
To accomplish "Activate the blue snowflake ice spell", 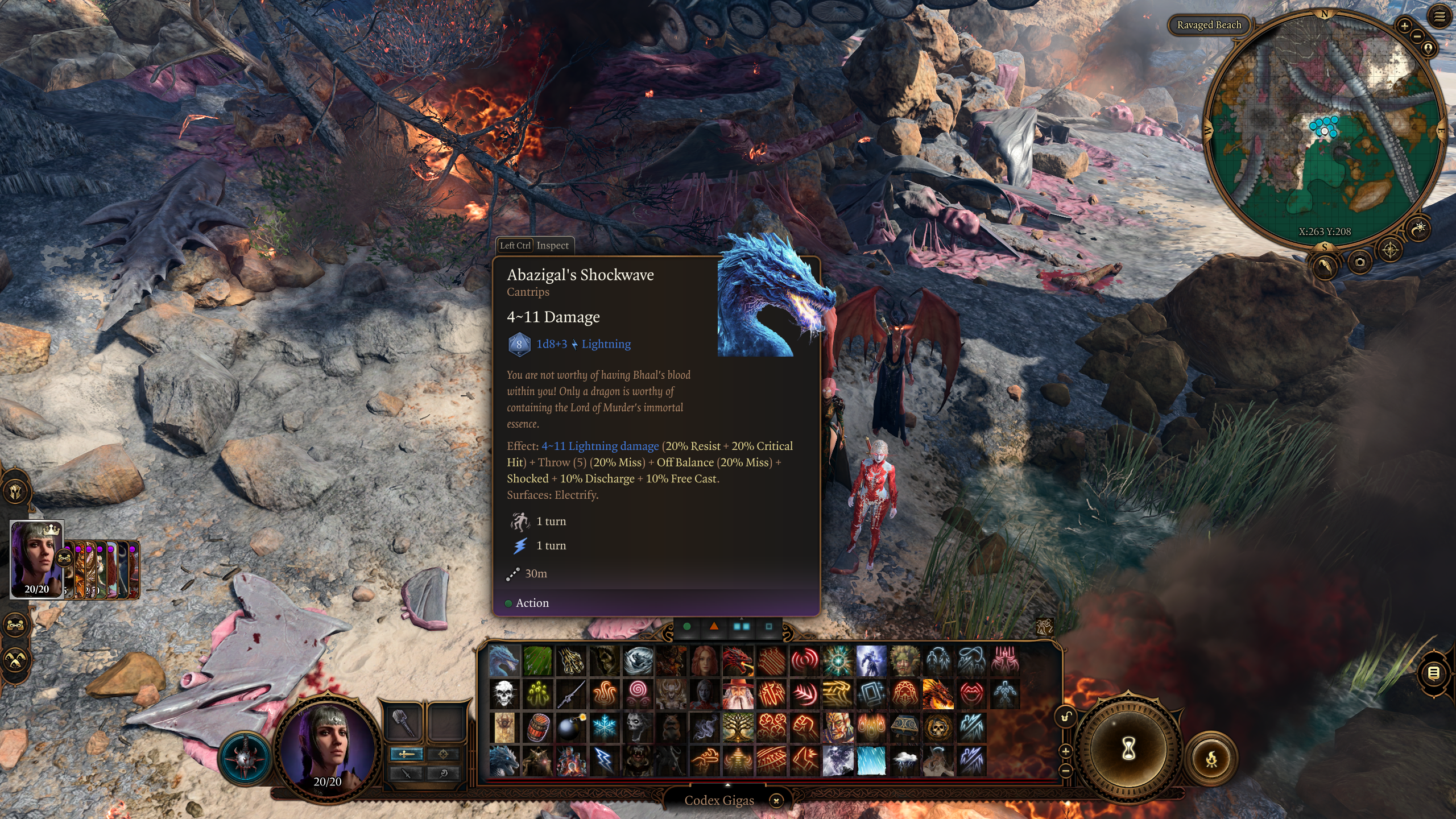I will point(604,727).
